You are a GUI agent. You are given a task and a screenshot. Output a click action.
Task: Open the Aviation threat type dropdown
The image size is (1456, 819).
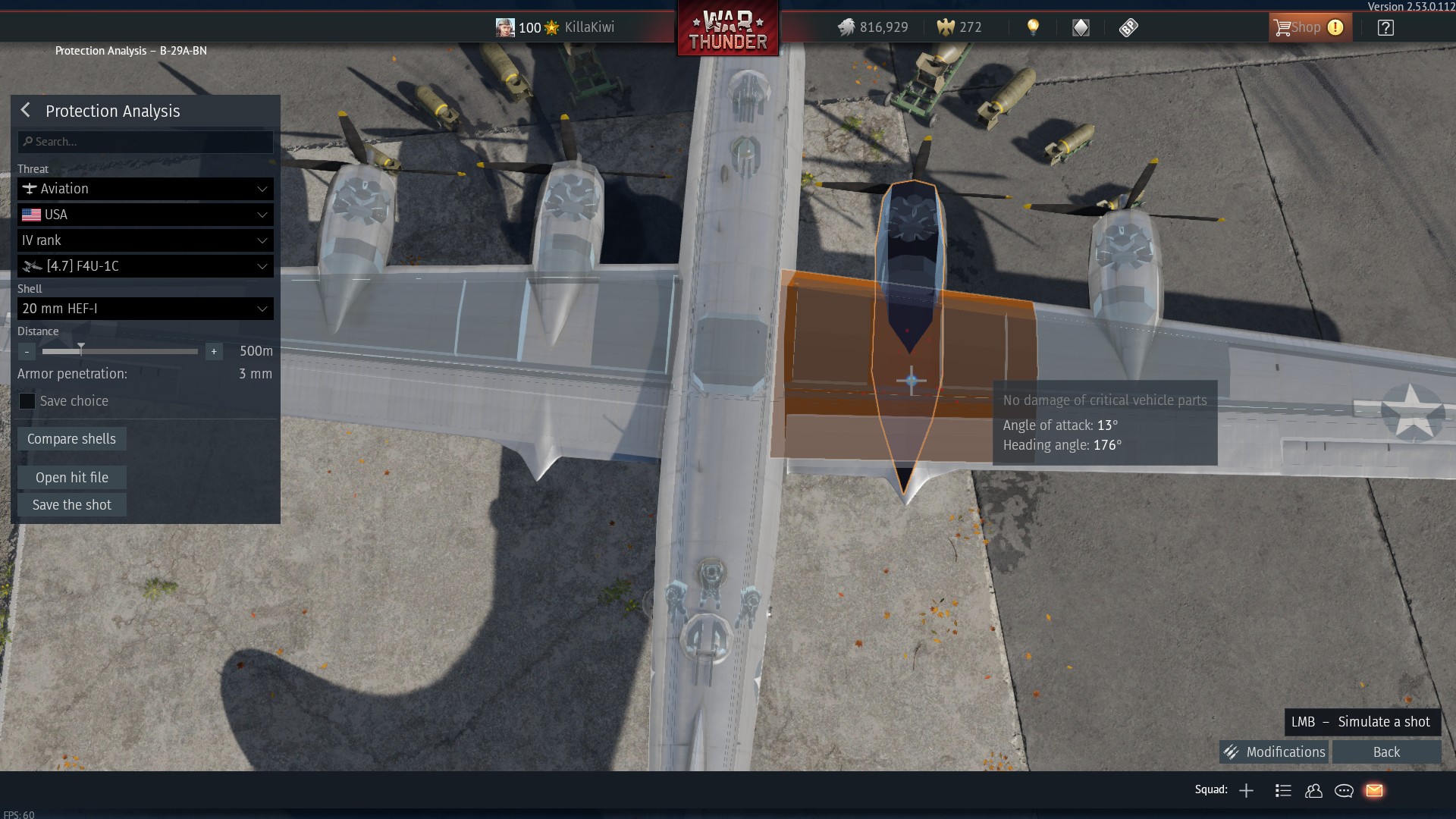[146, 189]
